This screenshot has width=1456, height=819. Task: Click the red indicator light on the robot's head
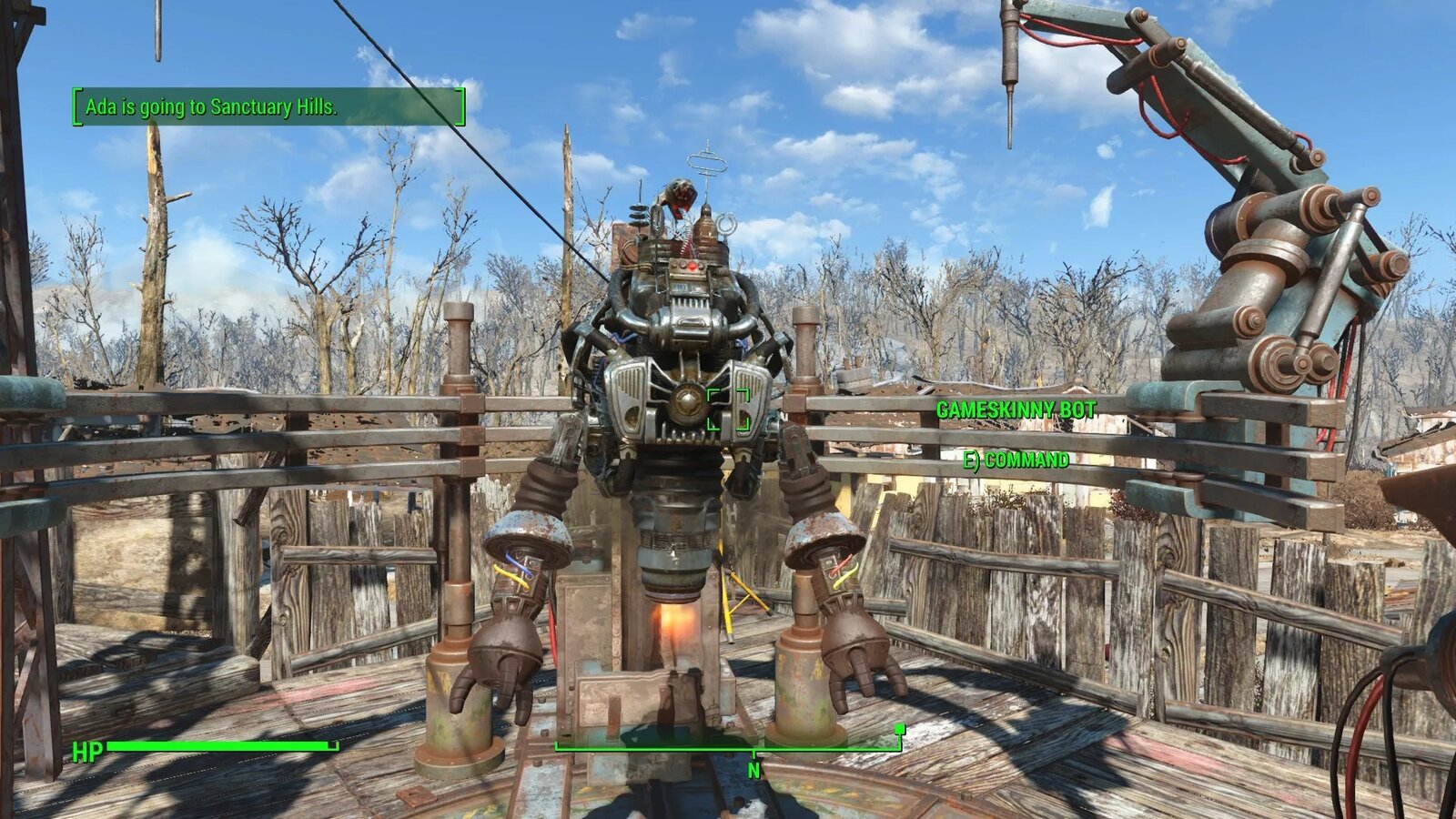[x=693, y=267]
